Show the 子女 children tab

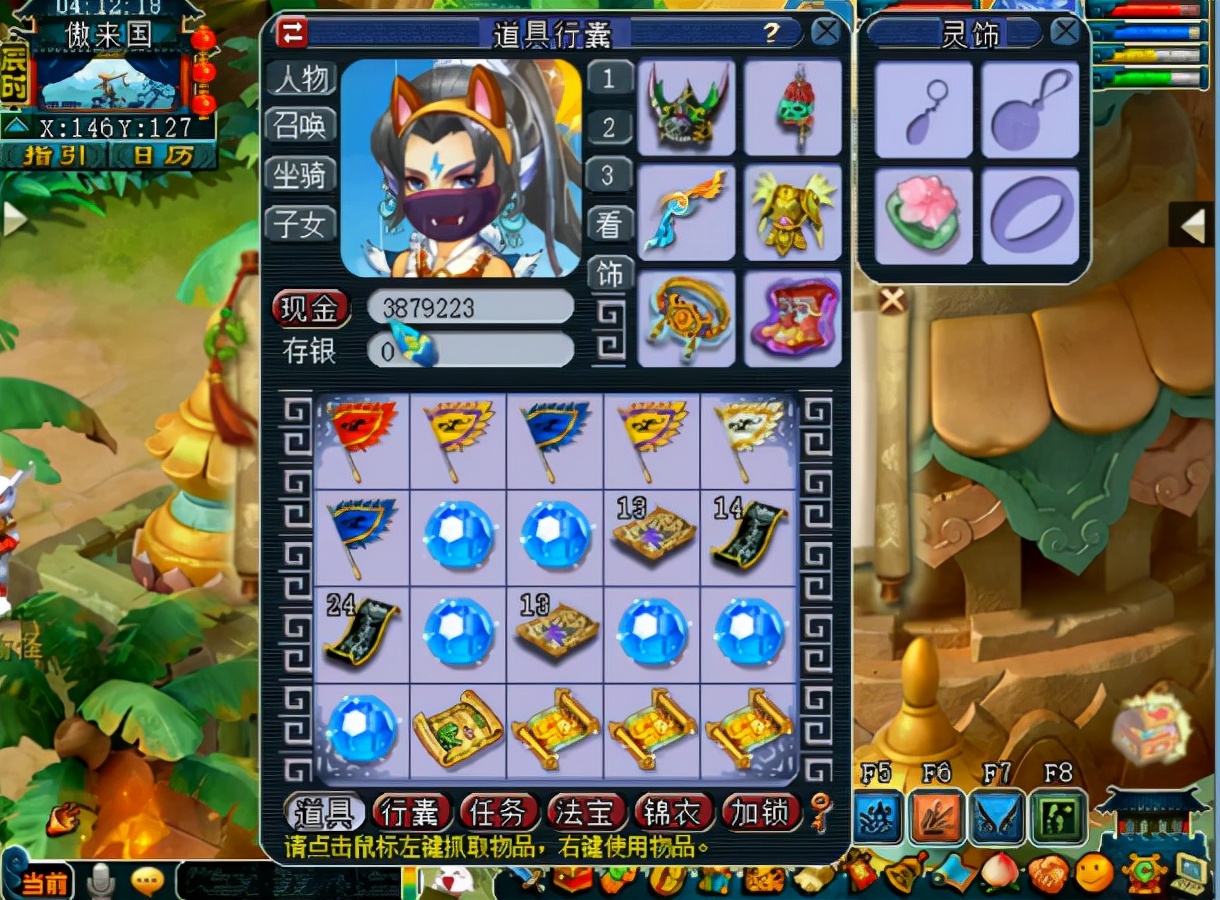click(301, 224)
